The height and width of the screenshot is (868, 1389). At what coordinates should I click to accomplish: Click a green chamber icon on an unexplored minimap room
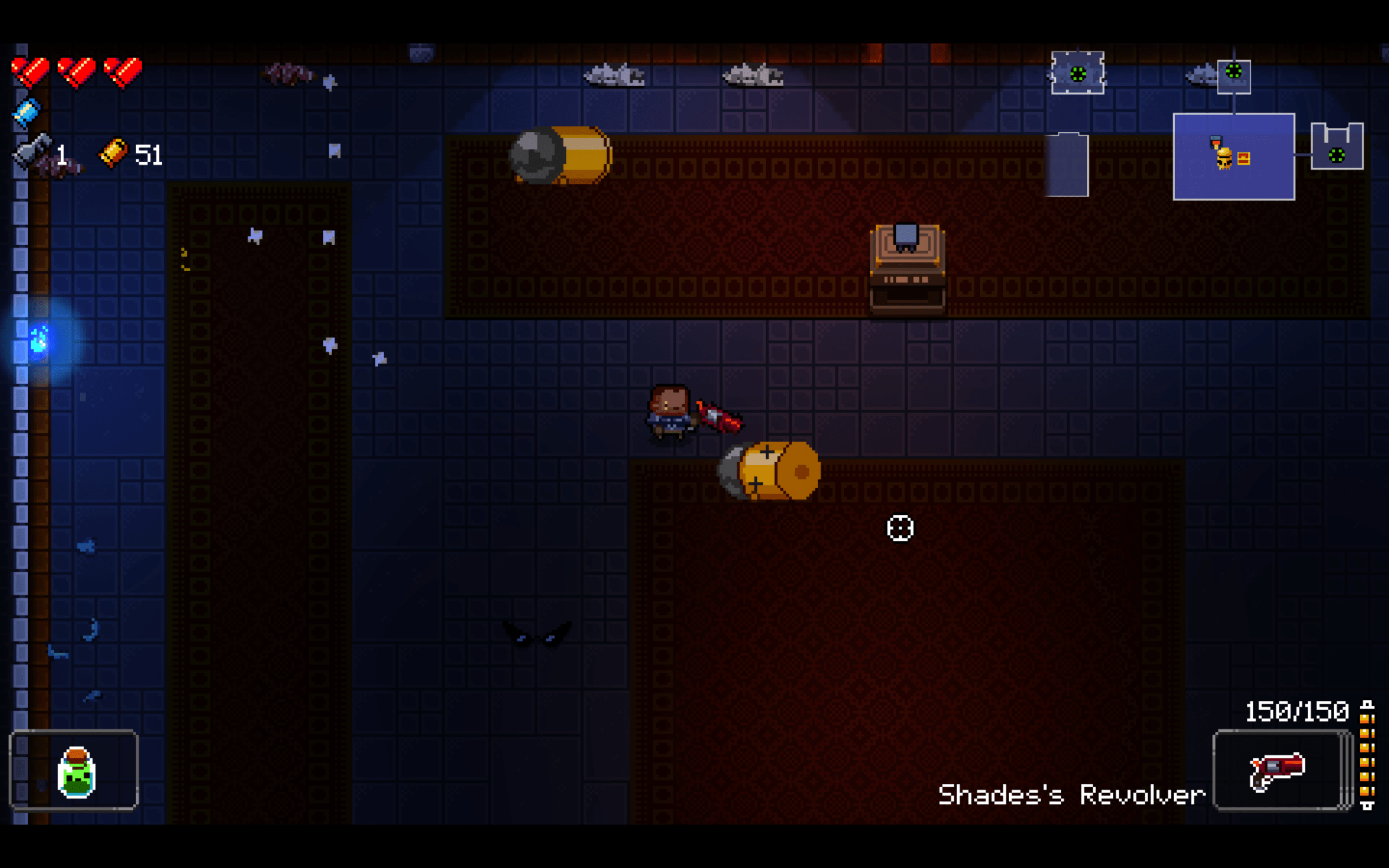click(x=1078, y=73)
